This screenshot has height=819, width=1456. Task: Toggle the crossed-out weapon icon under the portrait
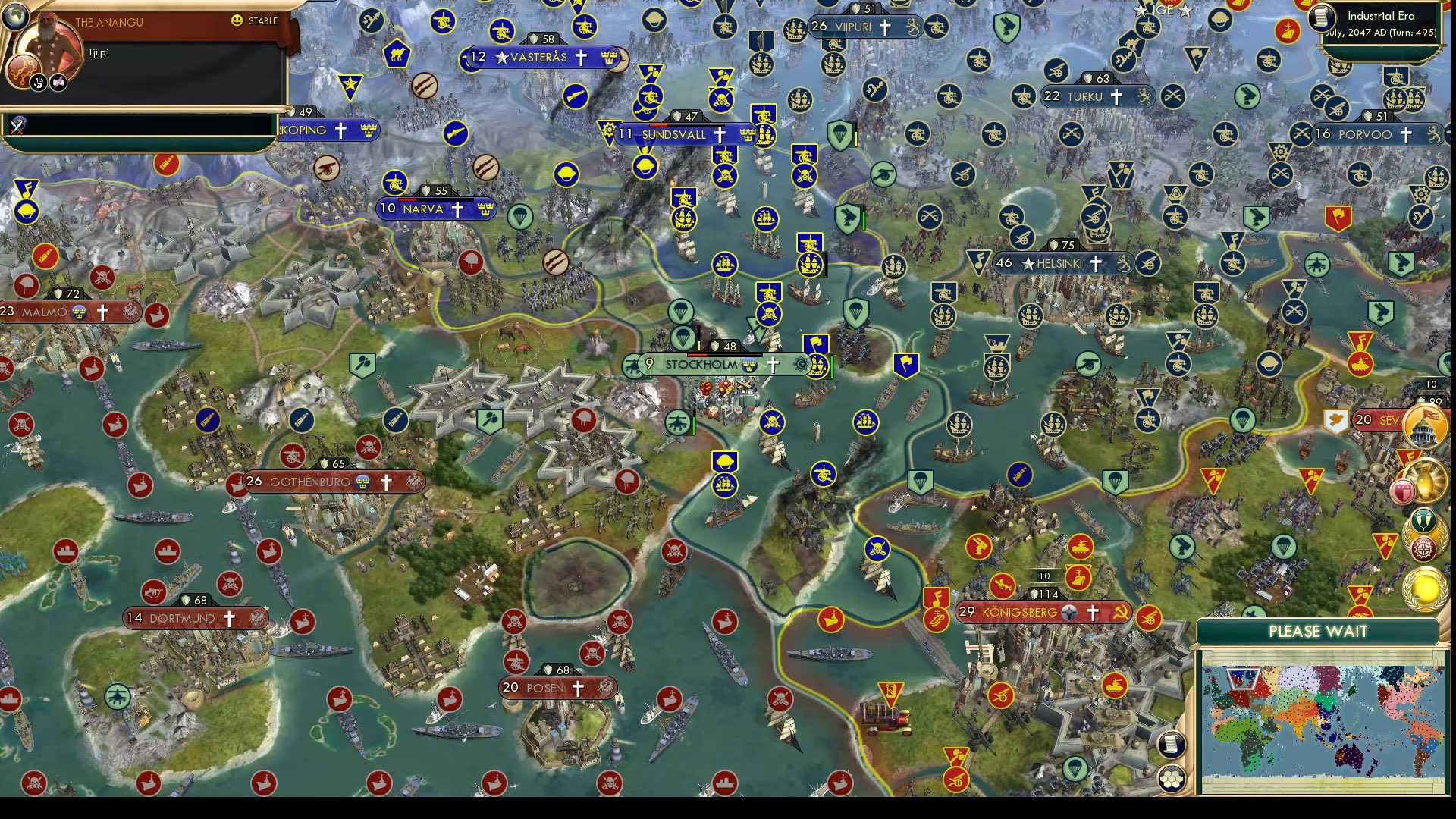click(58, 81)
